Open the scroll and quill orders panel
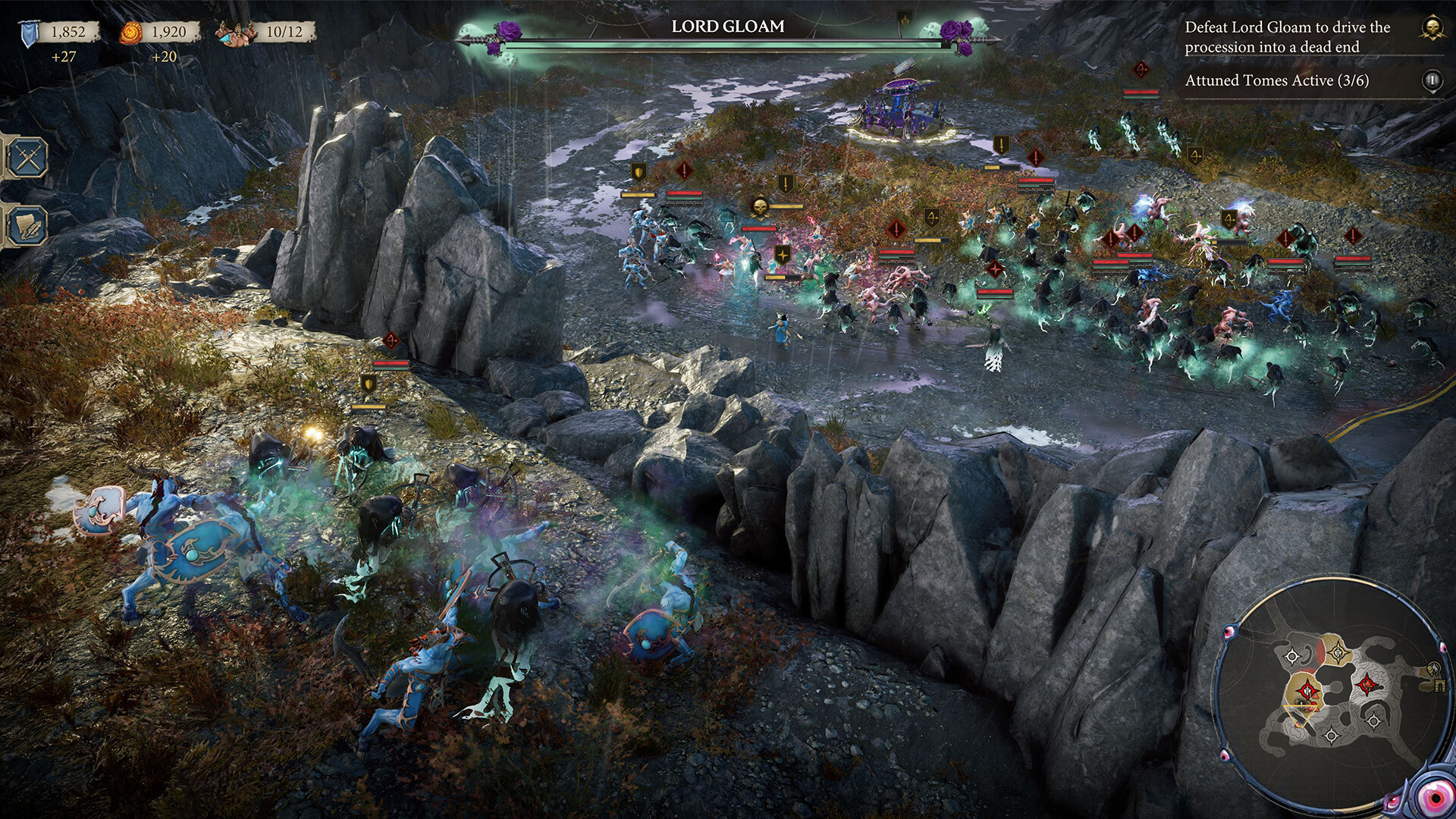 27,224
